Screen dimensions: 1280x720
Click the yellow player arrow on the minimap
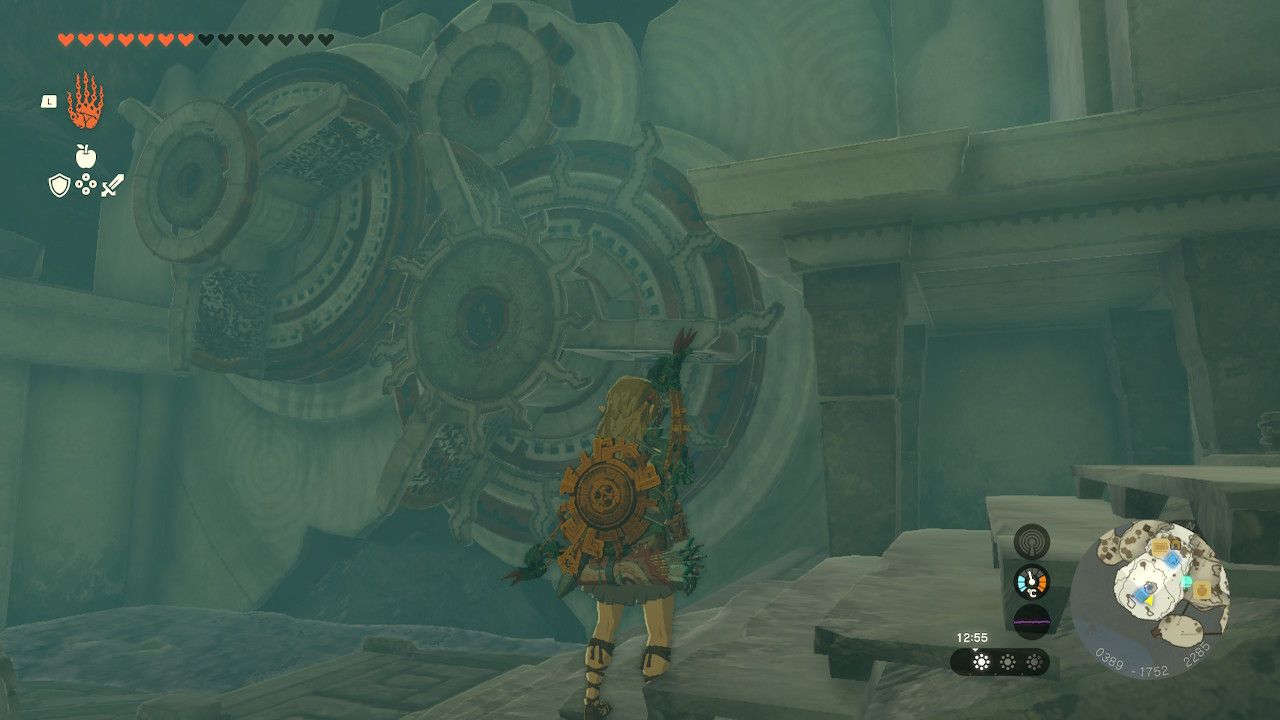pos(1150,600)
